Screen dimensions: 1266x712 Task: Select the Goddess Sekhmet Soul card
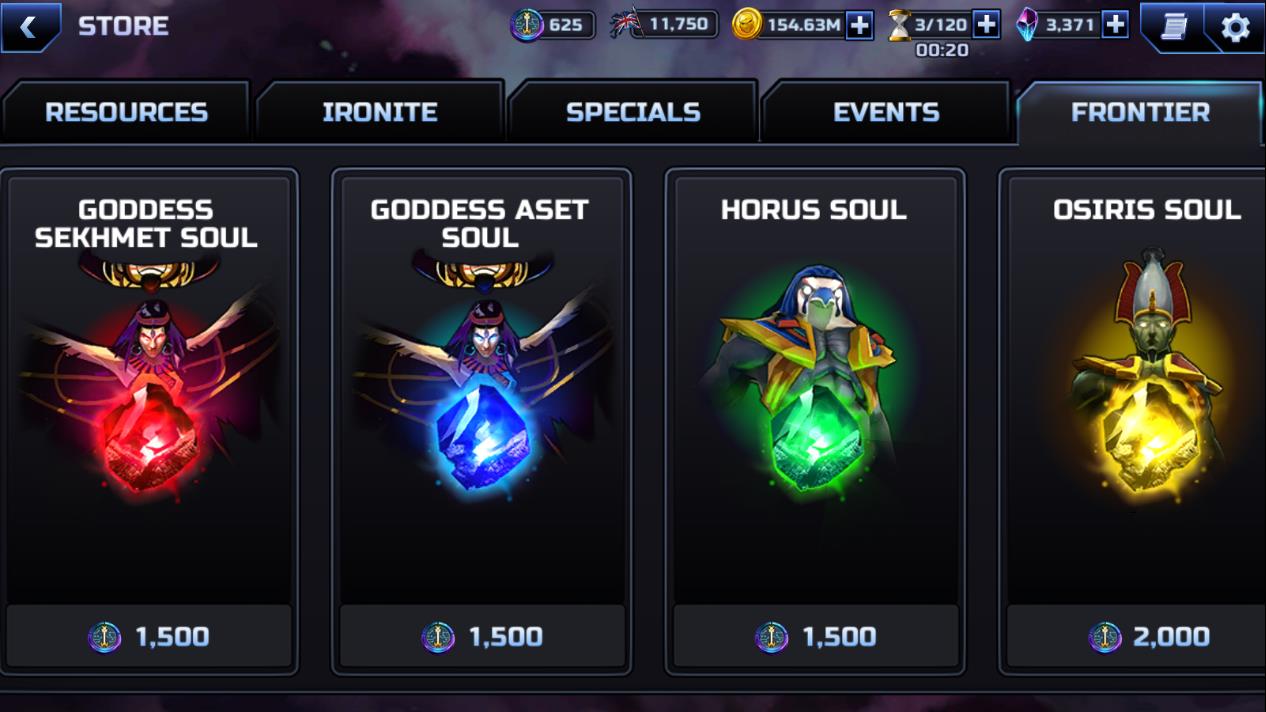coord(148,390)
